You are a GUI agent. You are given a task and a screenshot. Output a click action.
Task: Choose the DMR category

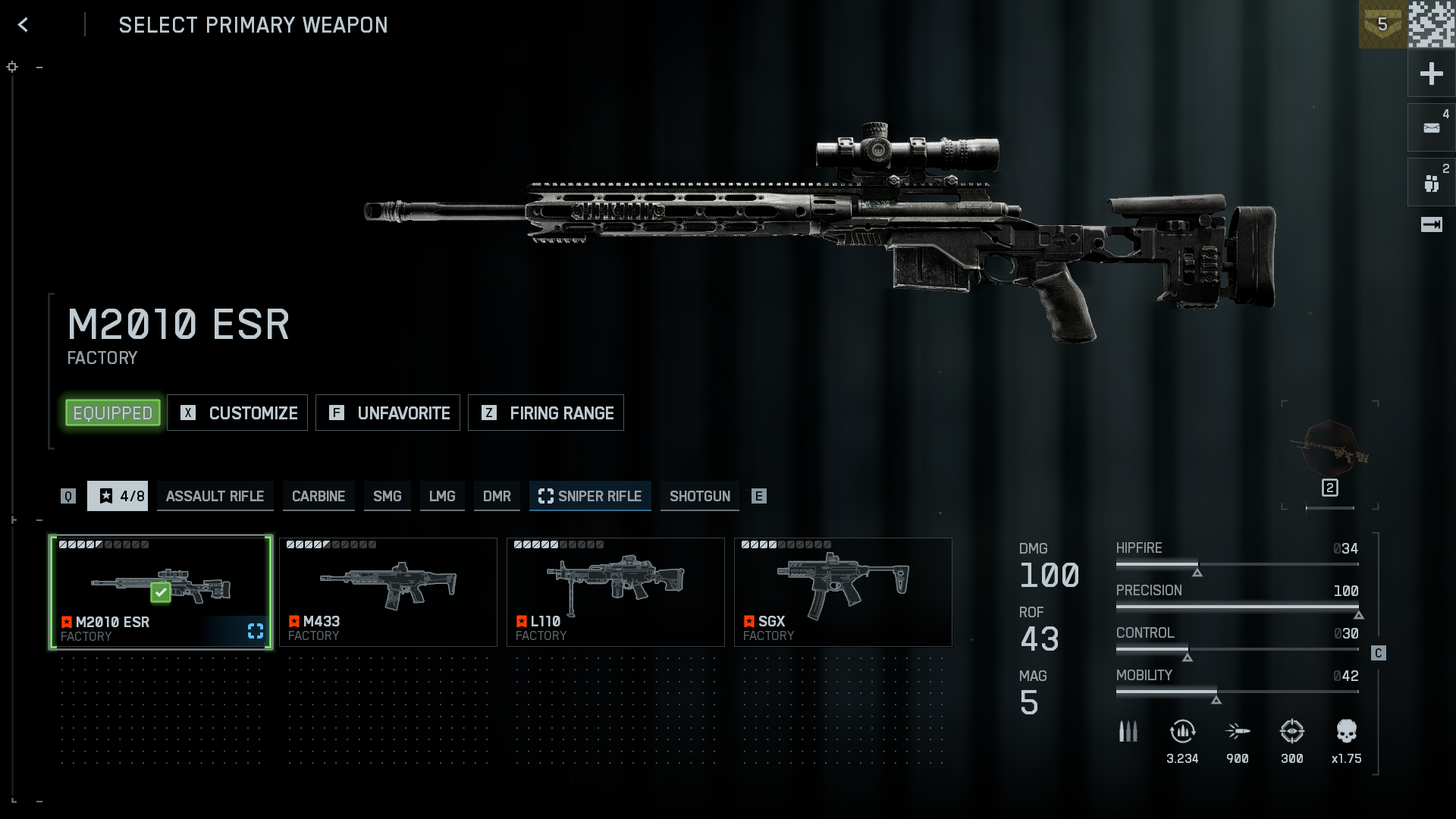tap(497, 496)
